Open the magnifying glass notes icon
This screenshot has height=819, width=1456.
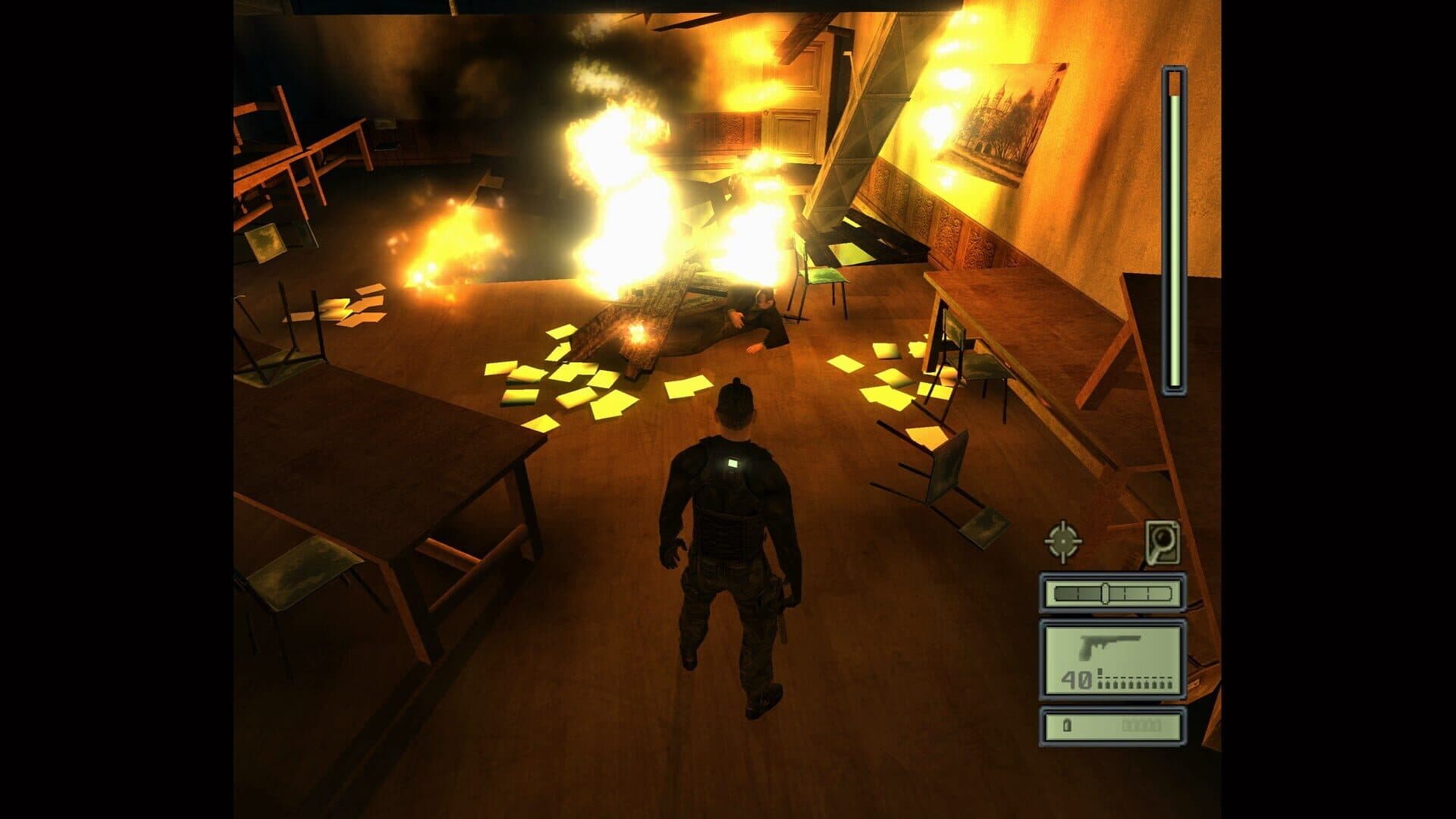pos(1163,541)
